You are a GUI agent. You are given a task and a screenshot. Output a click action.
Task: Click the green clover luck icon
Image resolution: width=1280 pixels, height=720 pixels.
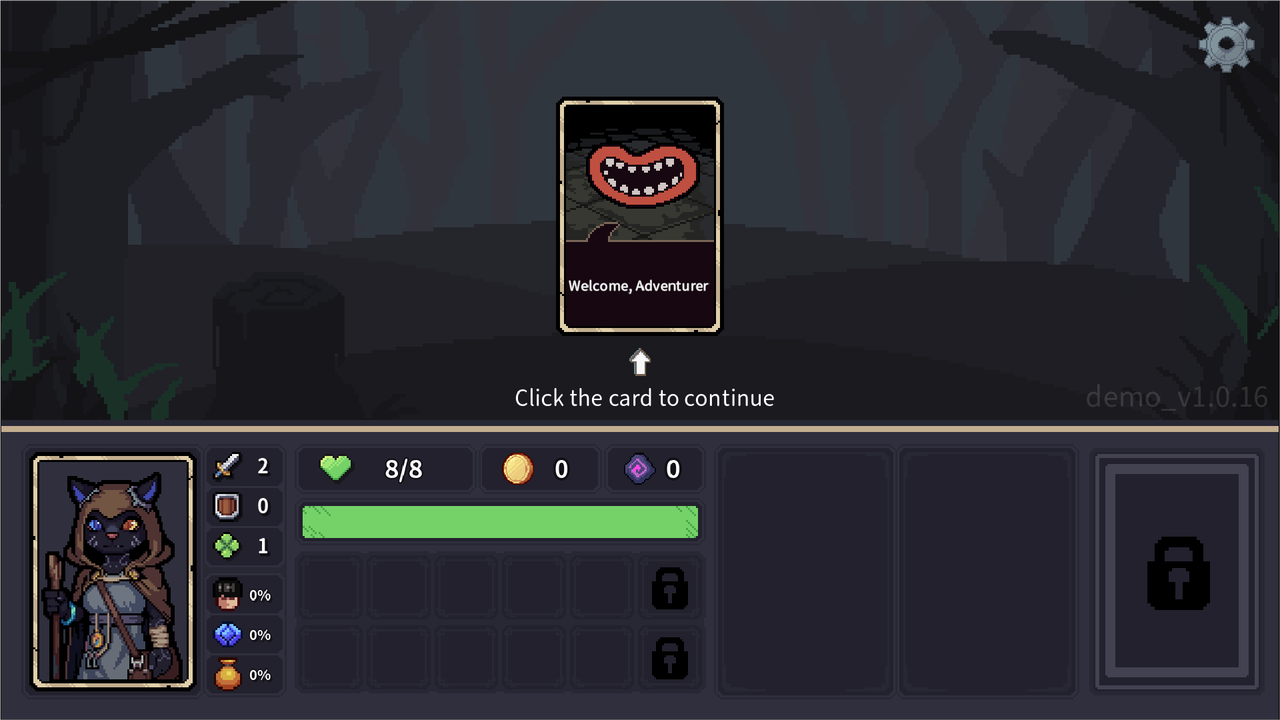point(227,545)
